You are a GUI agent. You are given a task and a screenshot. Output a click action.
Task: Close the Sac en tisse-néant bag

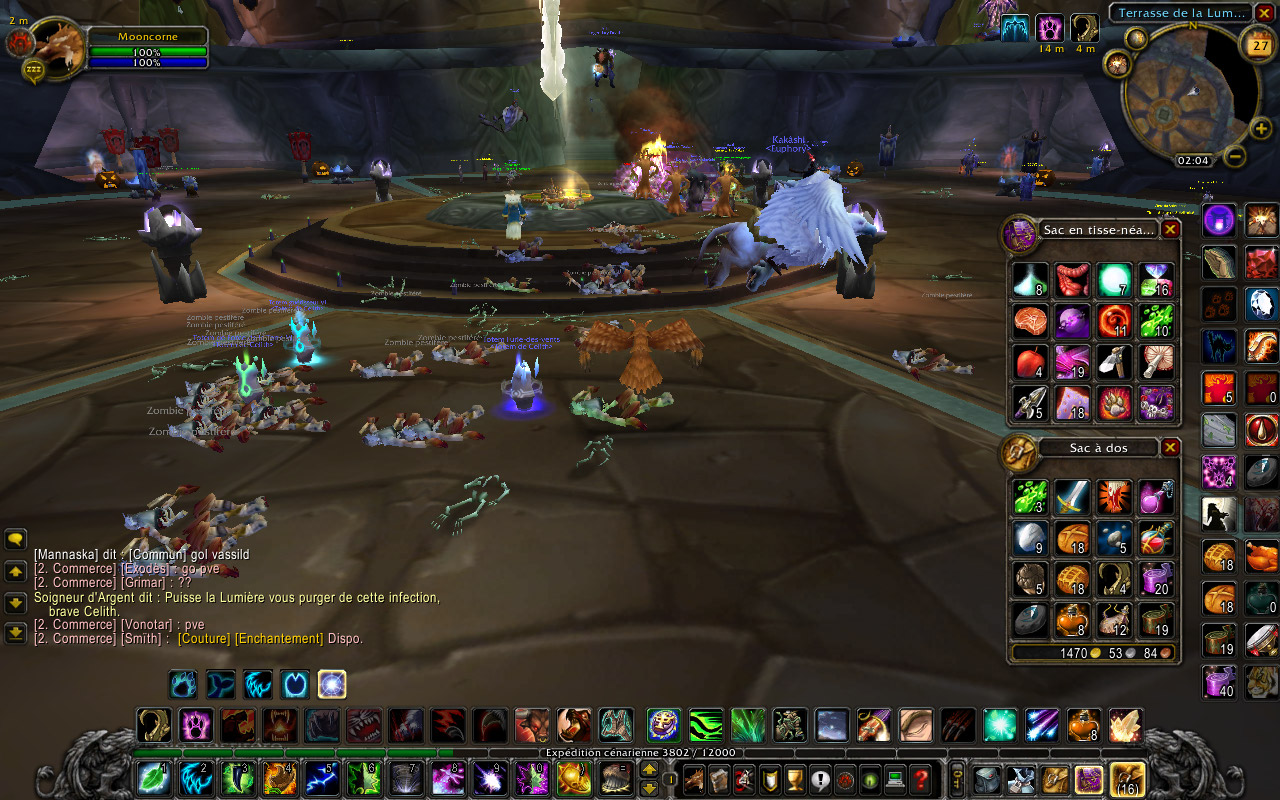pyautogui.click(x=1170, y=229)
